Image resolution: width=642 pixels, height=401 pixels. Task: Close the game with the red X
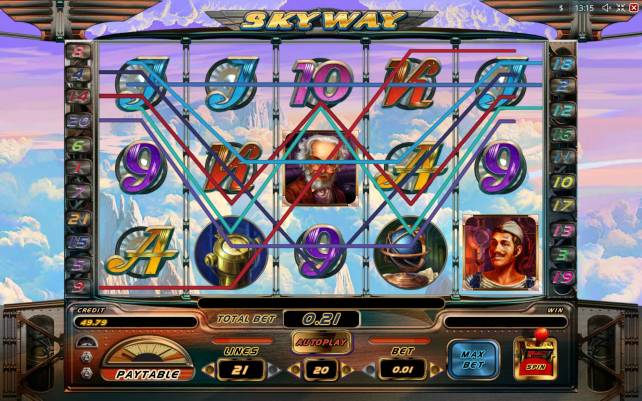pos(632,8)
